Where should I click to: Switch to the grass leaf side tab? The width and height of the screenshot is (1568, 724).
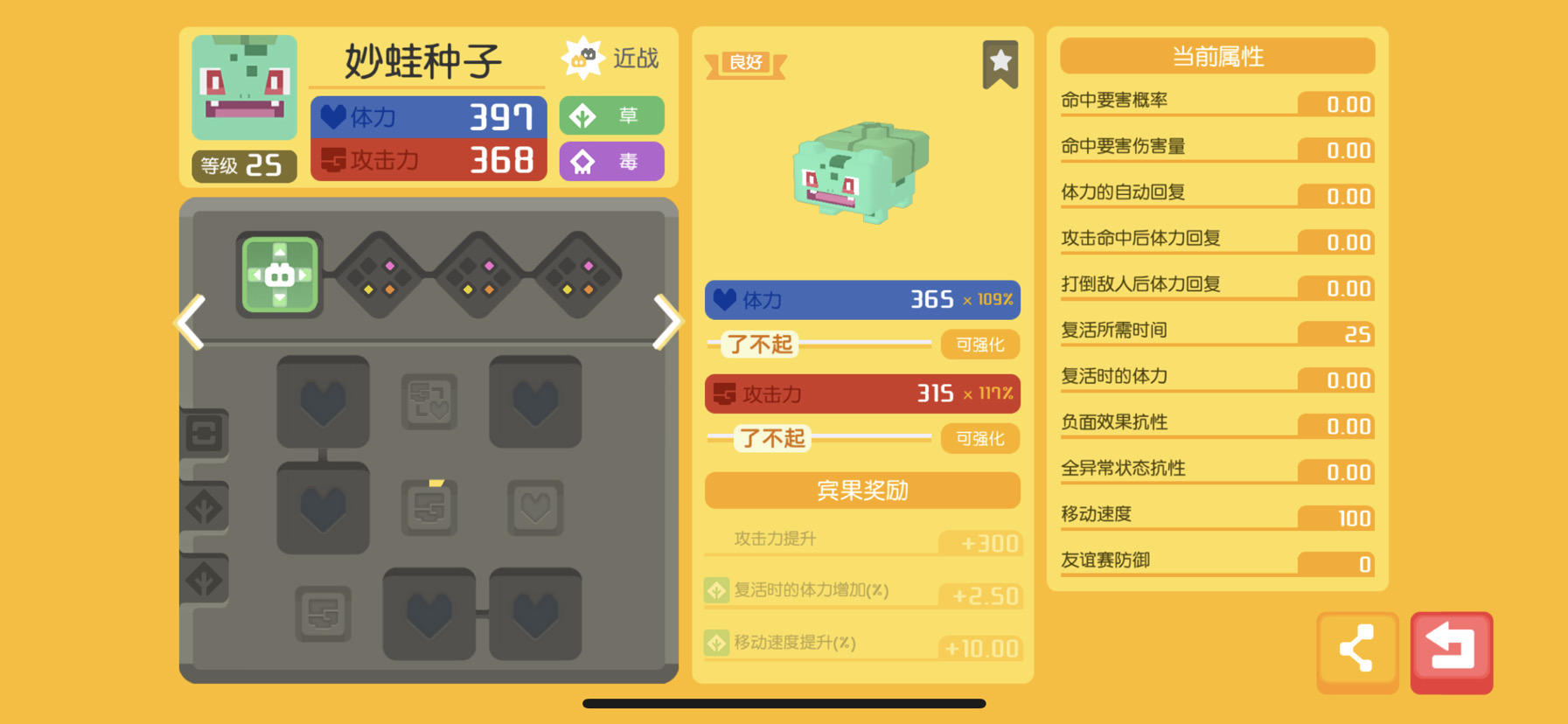206,507
